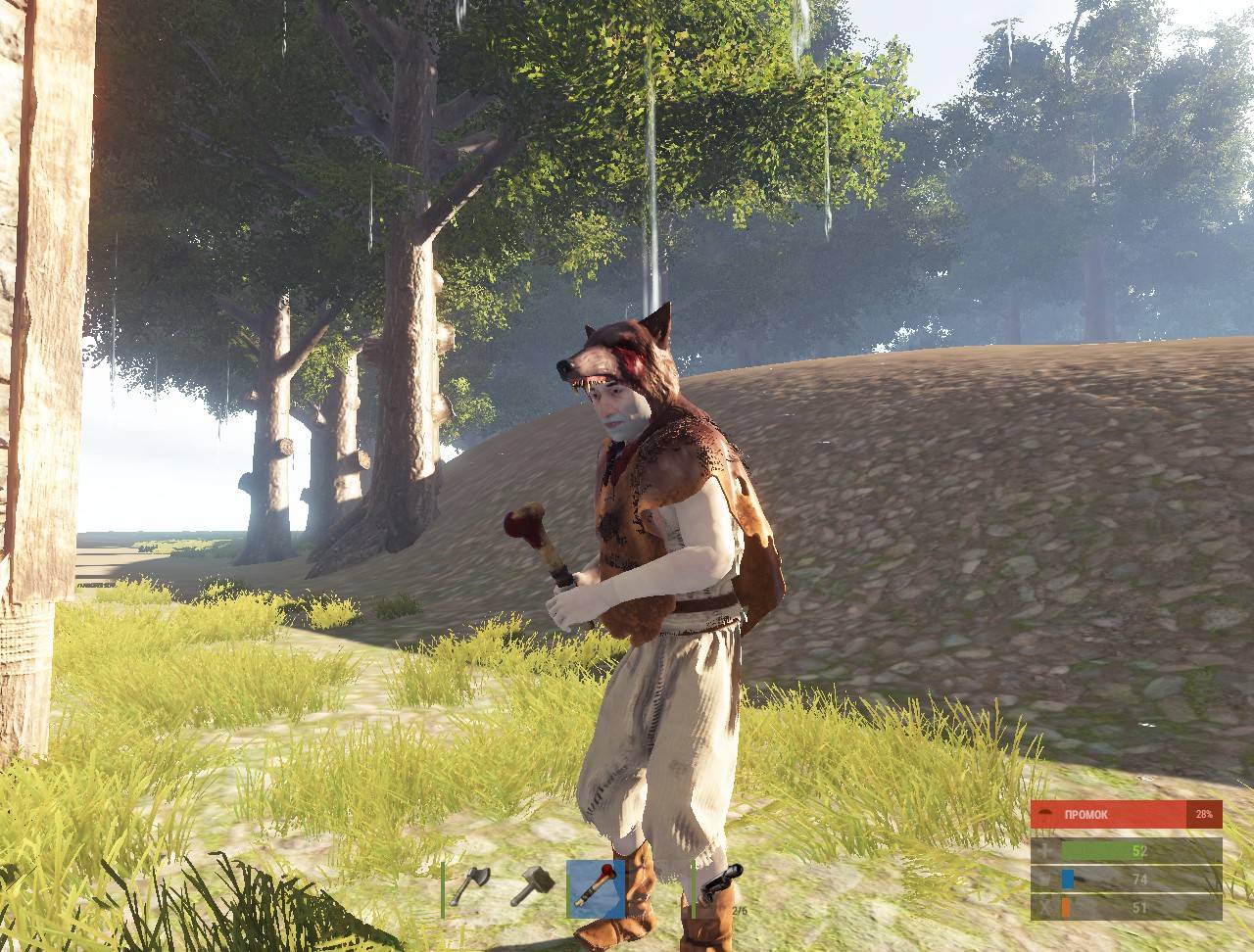Select the hatchet hotbar slot
The height and width of the screenshot is (952, 1254).
(x=470, y=887)
